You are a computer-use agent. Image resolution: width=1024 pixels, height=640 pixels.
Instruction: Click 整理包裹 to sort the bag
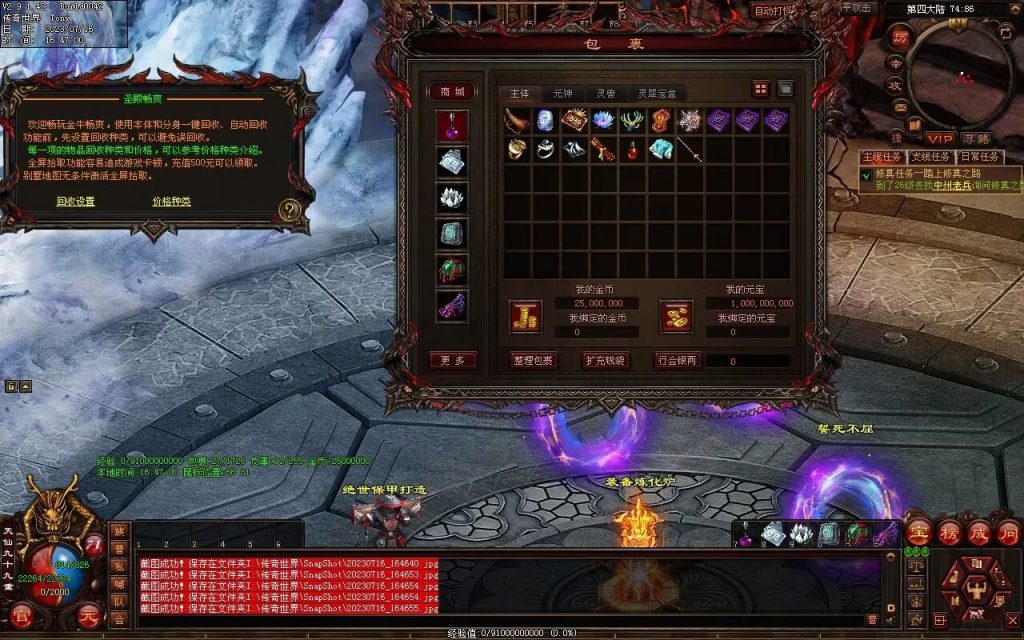click(533, 360)
